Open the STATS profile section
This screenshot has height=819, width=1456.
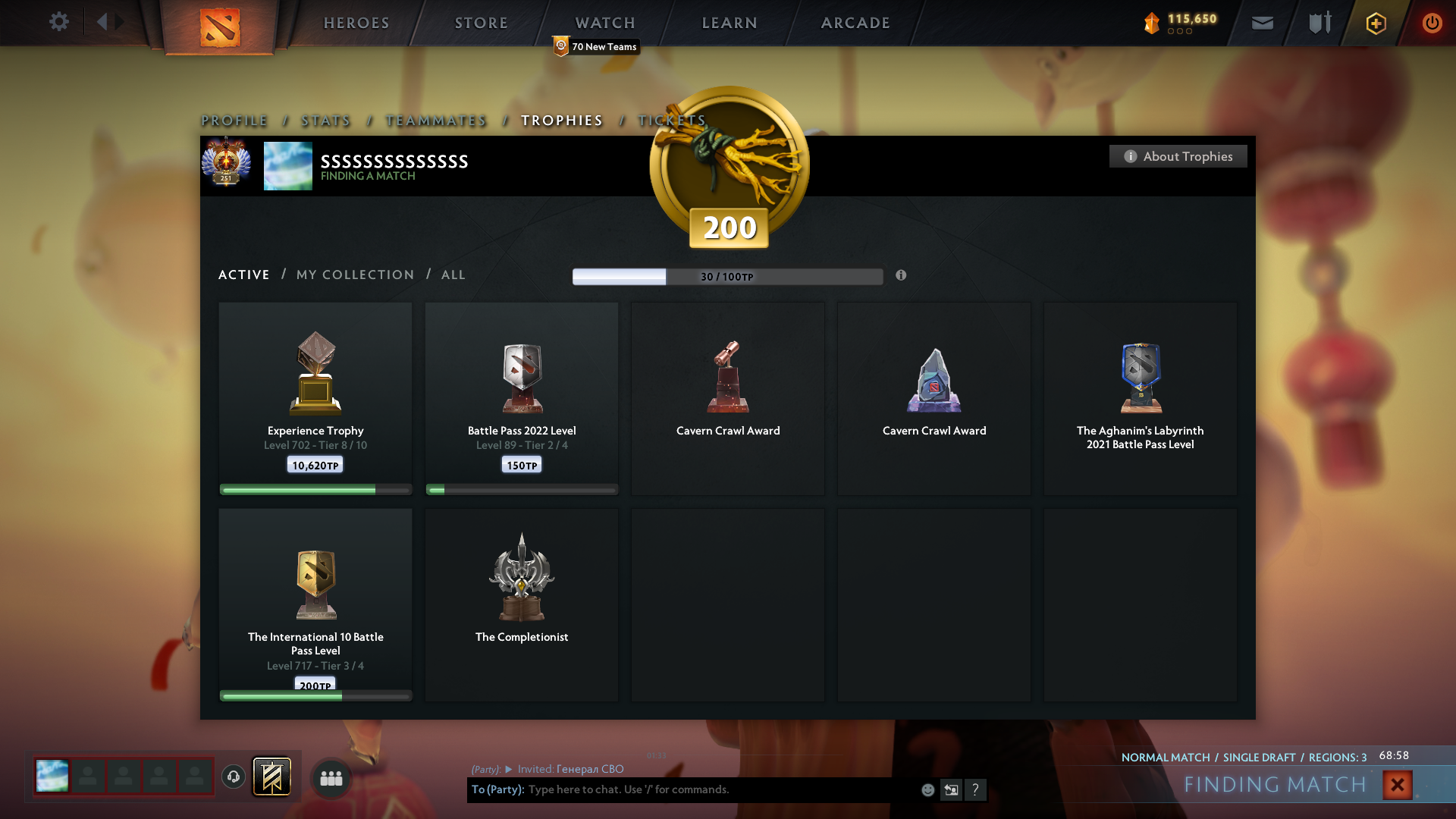tap(325, 120)
